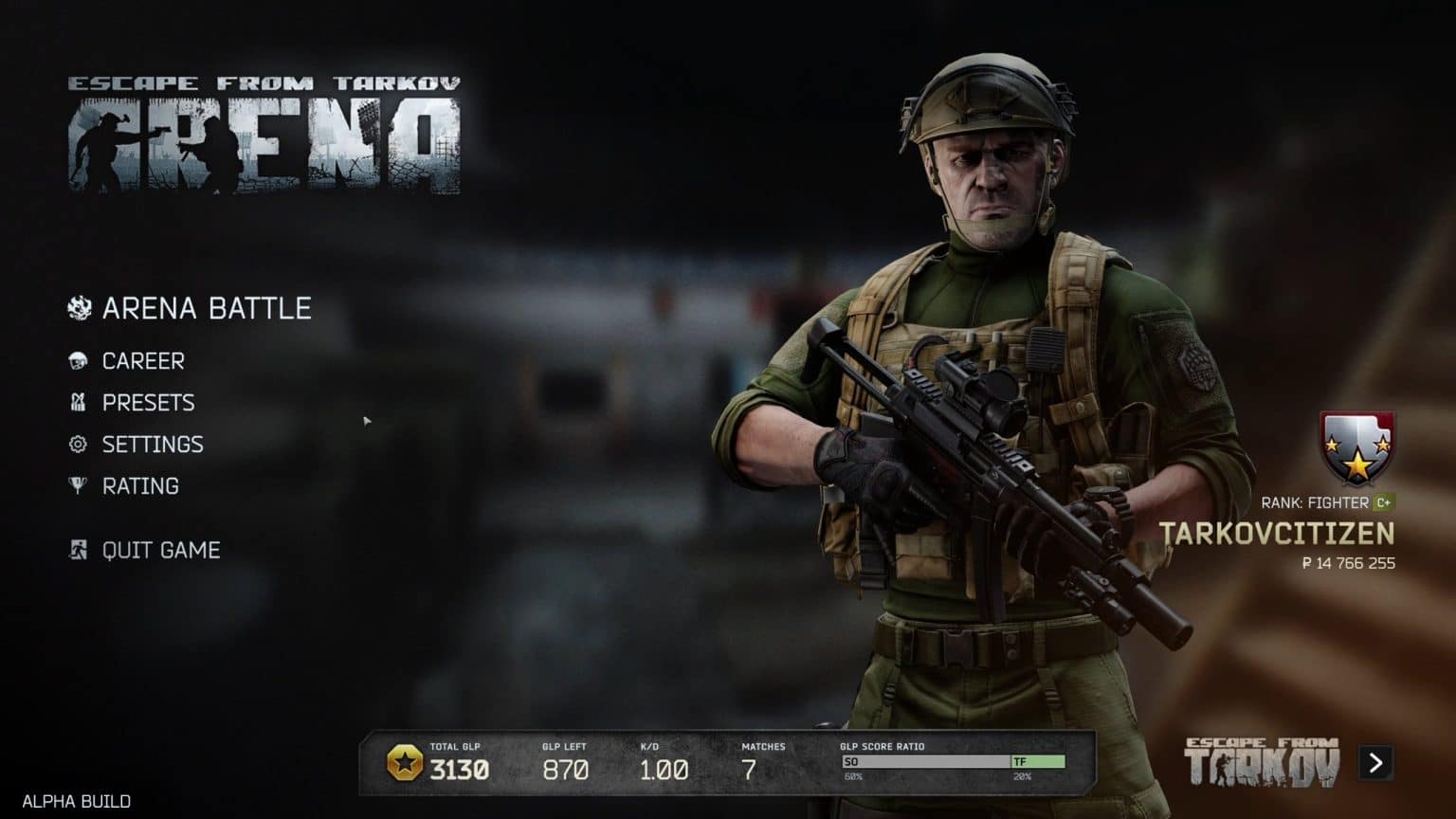Open the Arena Battle menu entry
The image size is (1456, 819).
point(208,307)
